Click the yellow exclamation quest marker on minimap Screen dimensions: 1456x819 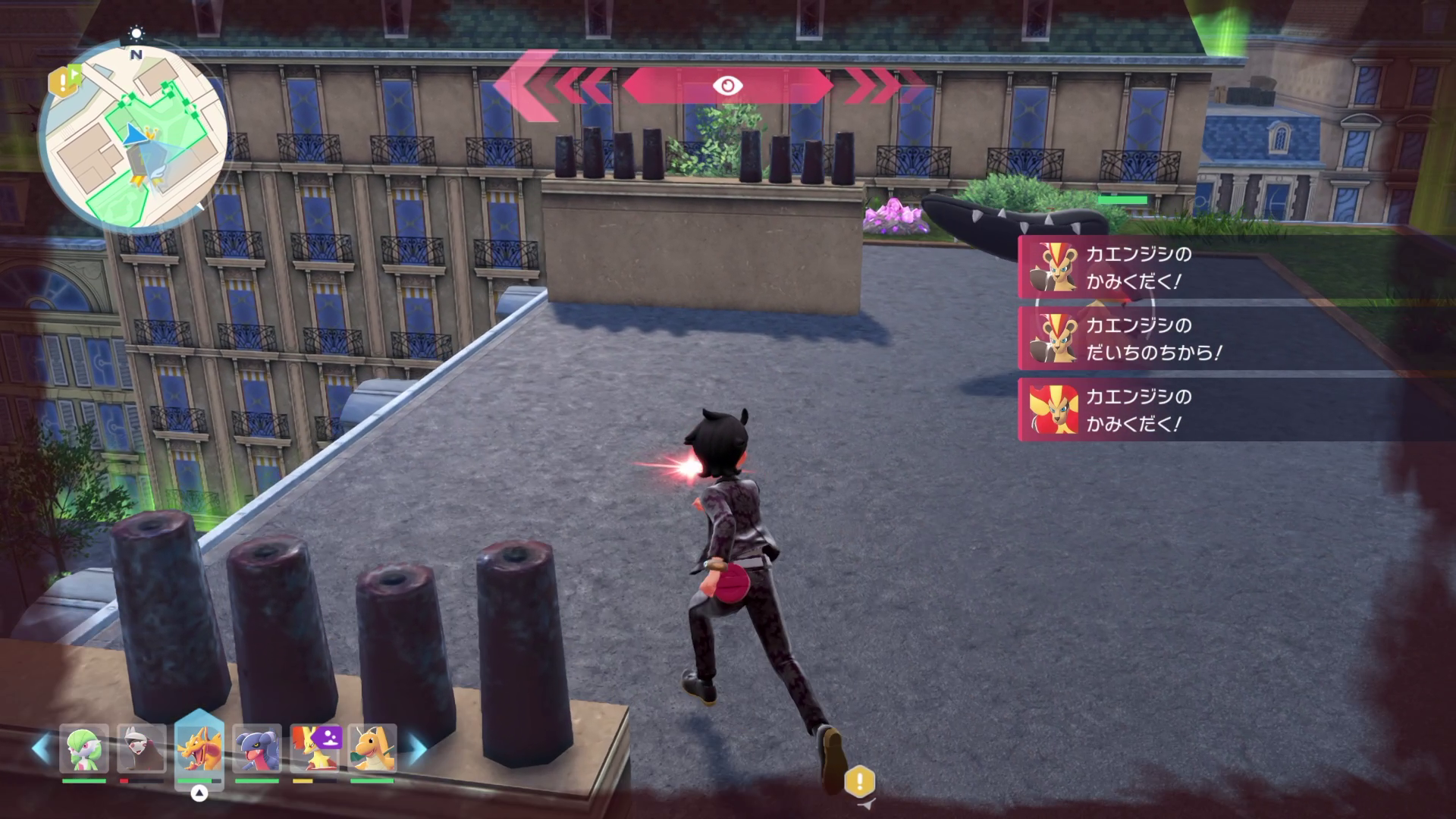pos(62,80)
